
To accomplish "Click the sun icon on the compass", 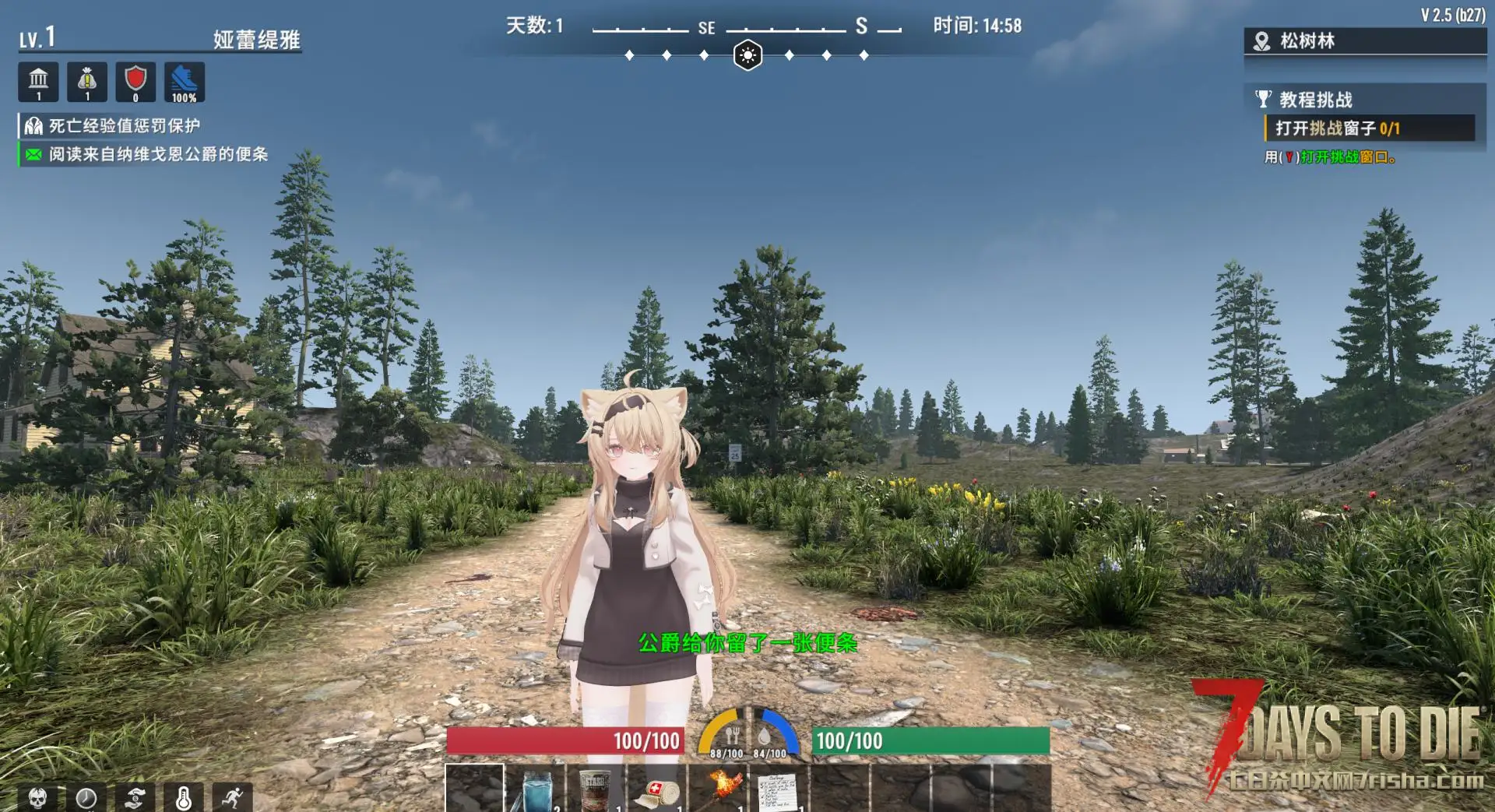I will pyautogui.click(x=747, y=55).
